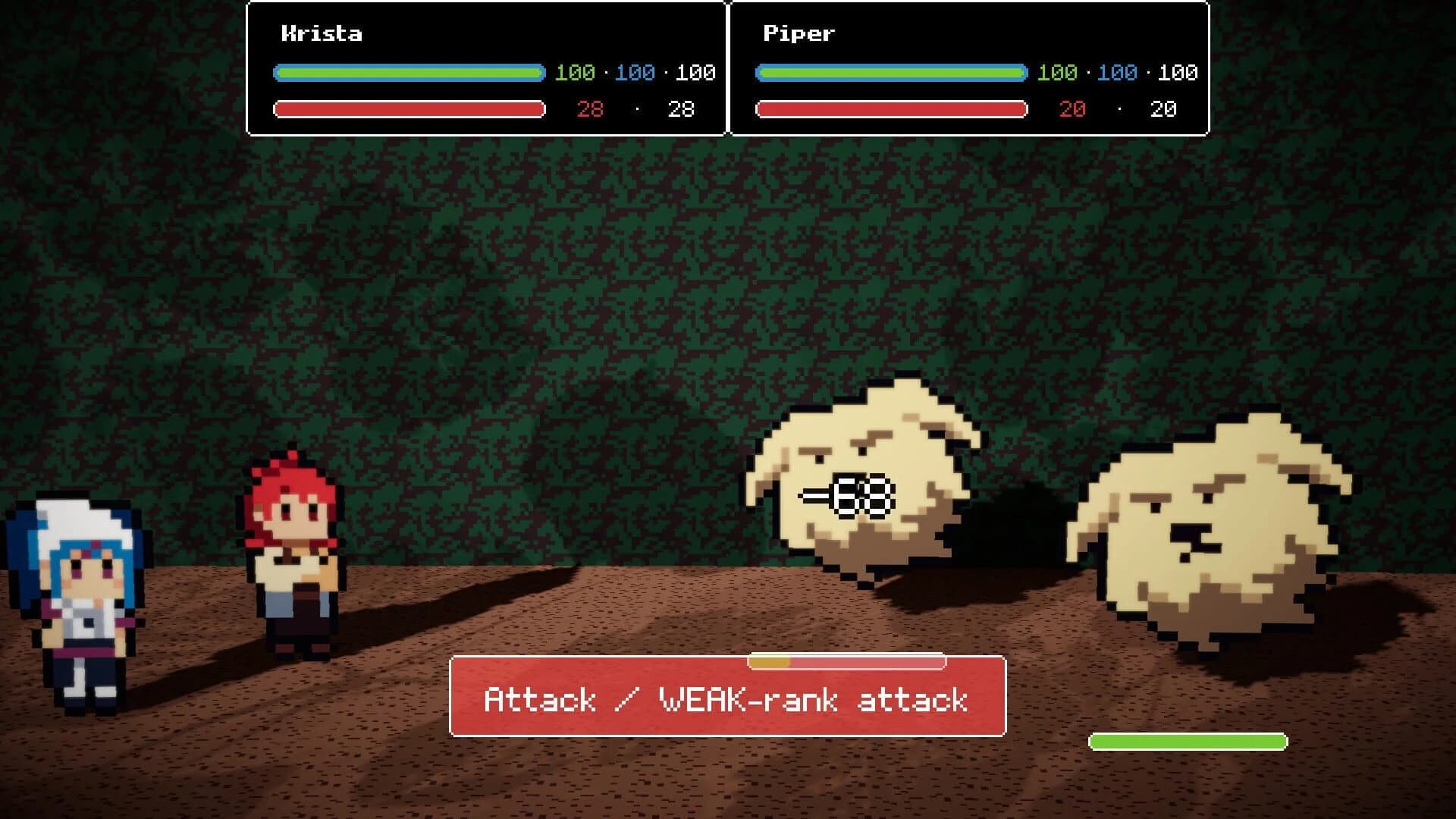
Task: Open Krista's HP value showing 100
Action: [574, 74]
